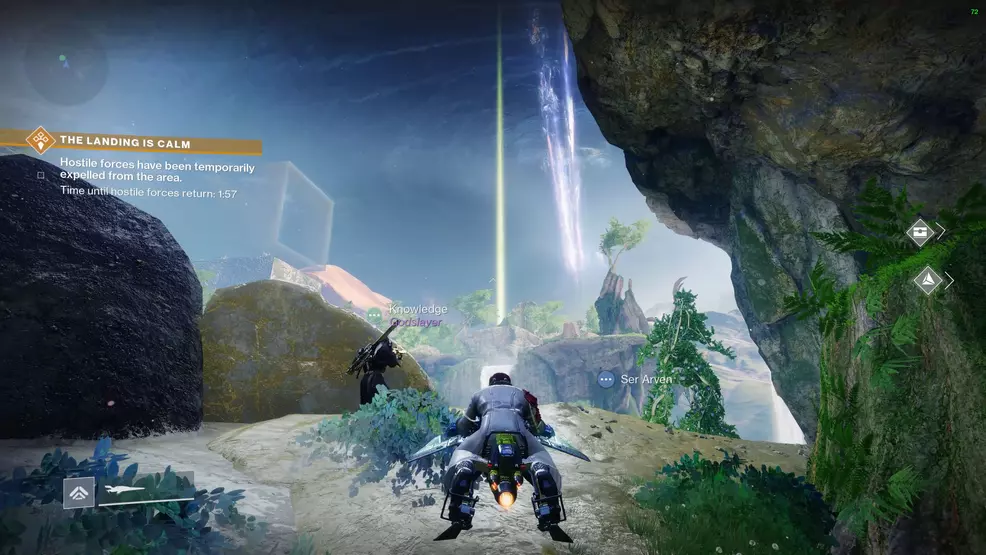
Task: Click the Sparrow silhouette boost panel
Action: [x=145, y=491]
